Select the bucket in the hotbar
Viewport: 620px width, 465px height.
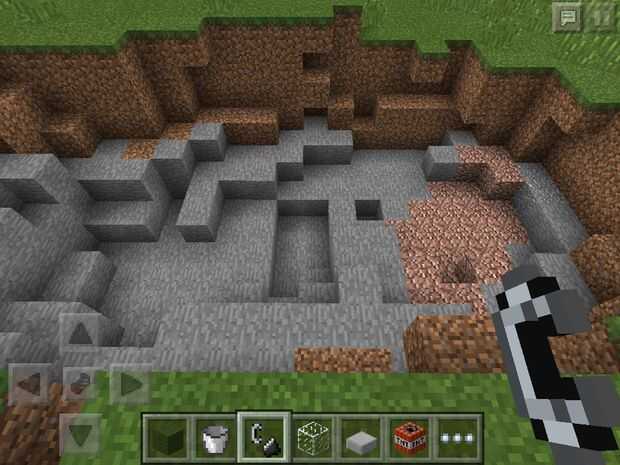tap(214, 436)
